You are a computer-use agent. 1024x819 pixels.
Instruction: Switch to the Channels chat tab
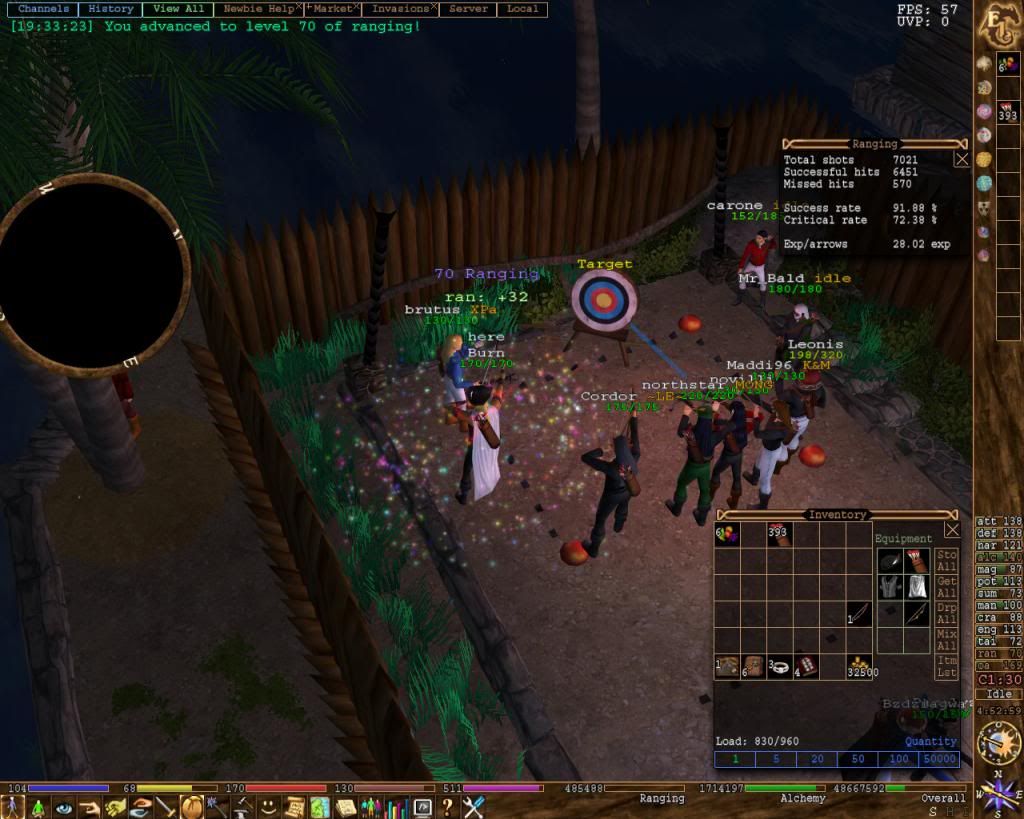44,9
